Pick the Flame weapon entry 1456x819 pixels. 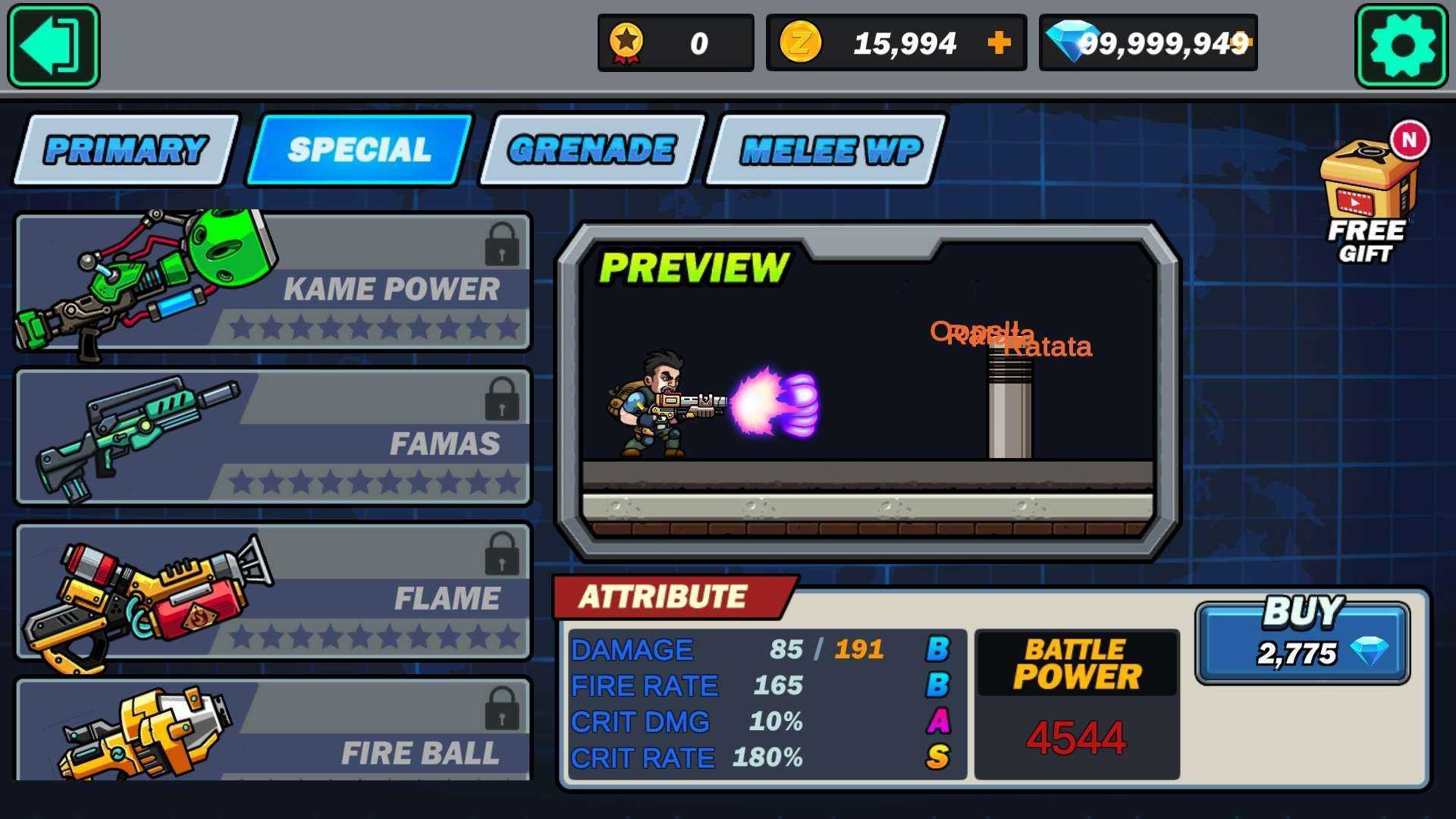[x=273, y=591]
